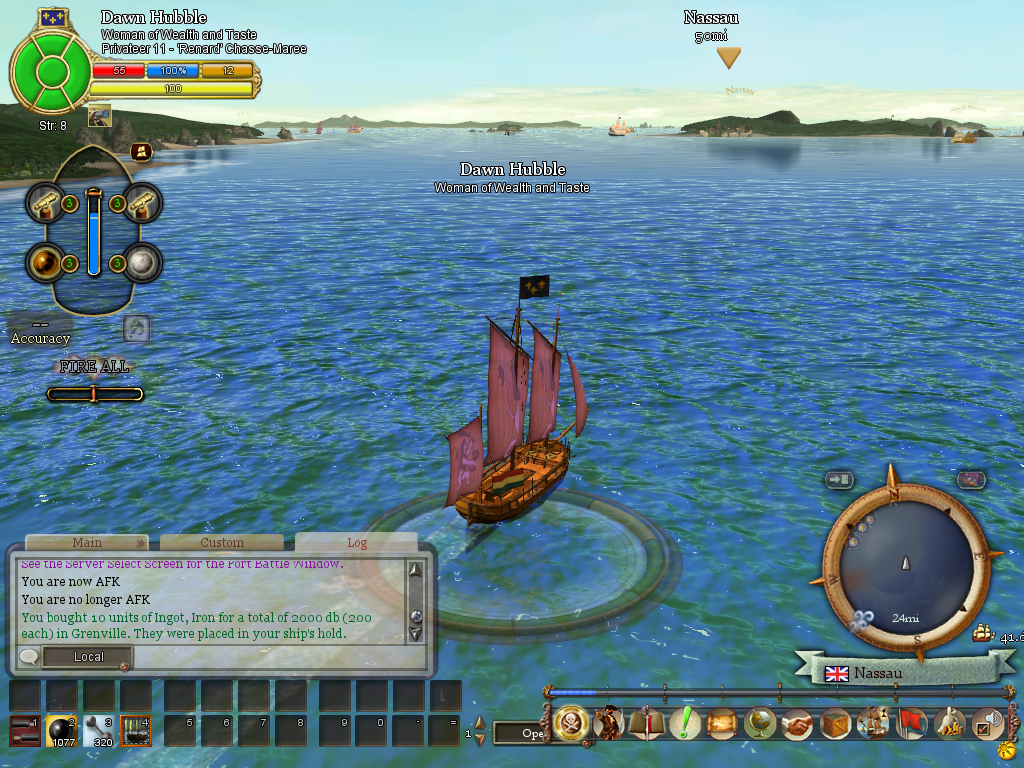The width and height of the screenshot is (1024, 768).
Task: Select the Log chat tab
Action: (357, 543)
